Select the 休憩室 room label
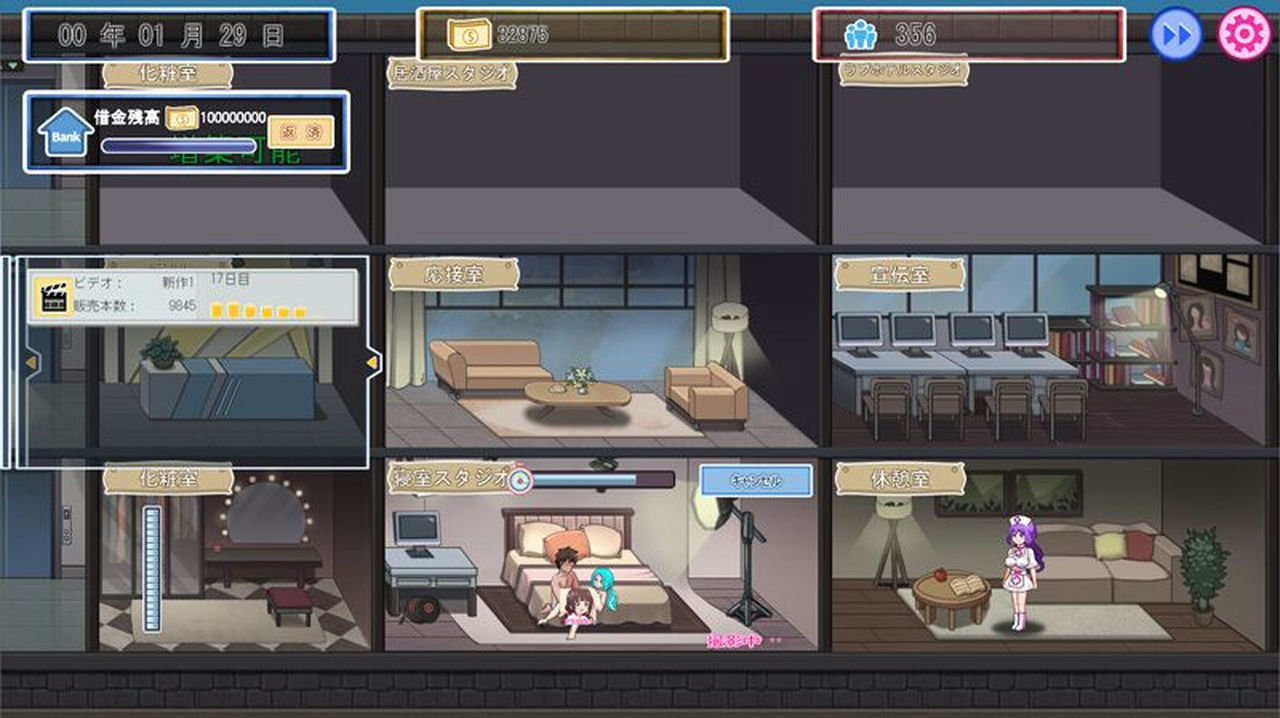 [899, 478]
